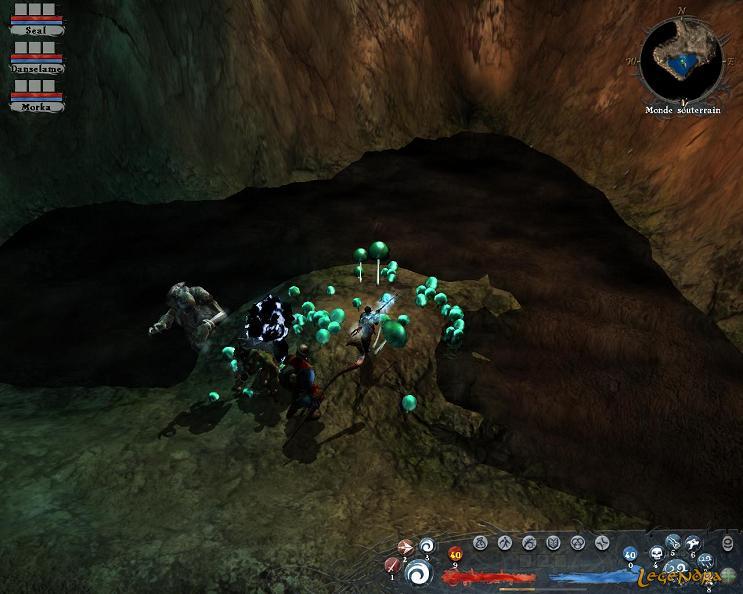Use the red health potion numbered 40
This screenshot has width=743, height=594.
[455, 553]
